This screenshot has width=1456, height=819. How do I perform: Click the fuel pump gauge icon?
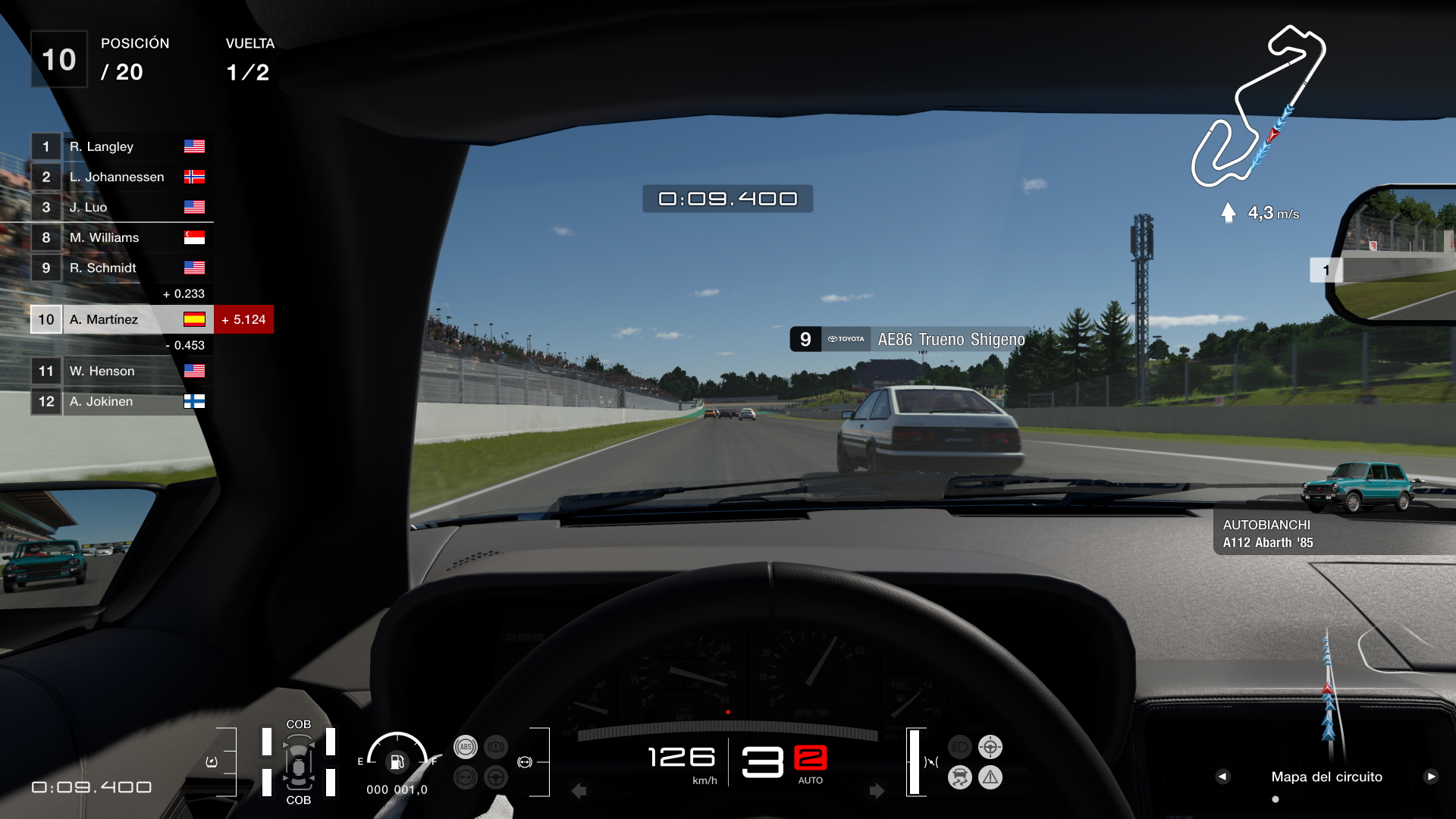(x=396, y=762)
